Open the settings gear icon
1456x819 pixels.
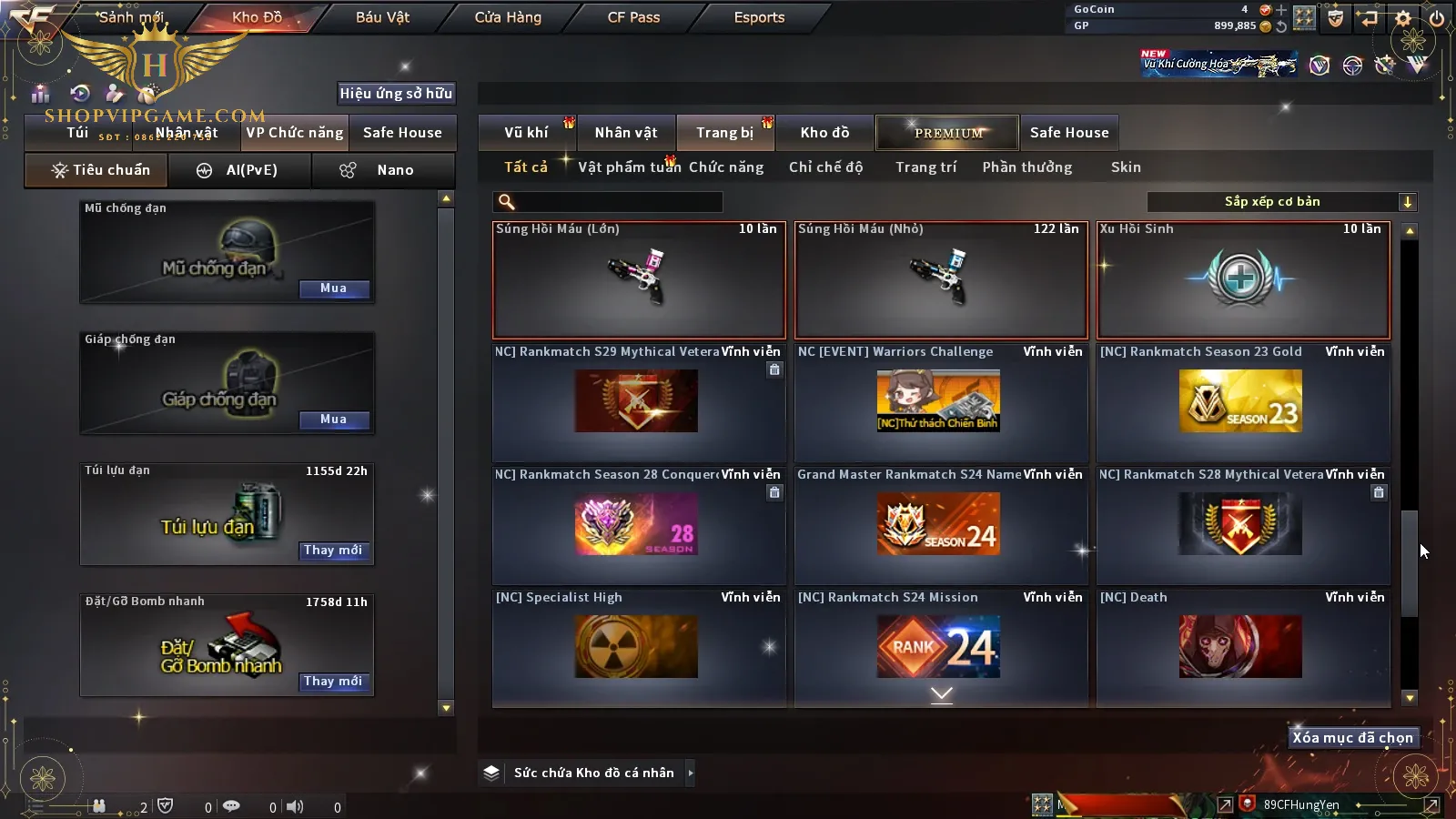(x=1403, y=18)
